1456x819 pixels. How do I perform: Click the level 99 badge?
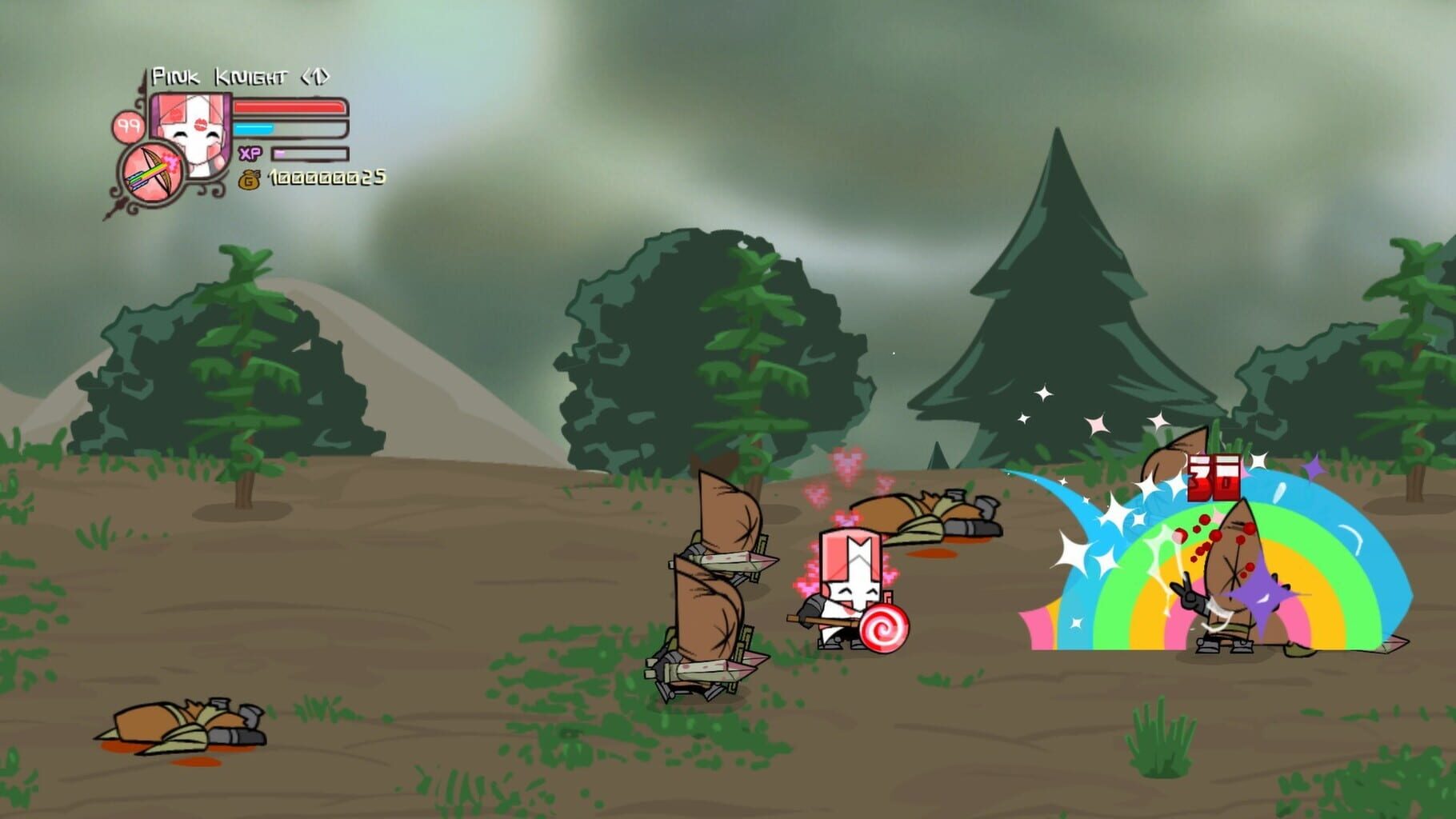point(128,126)
